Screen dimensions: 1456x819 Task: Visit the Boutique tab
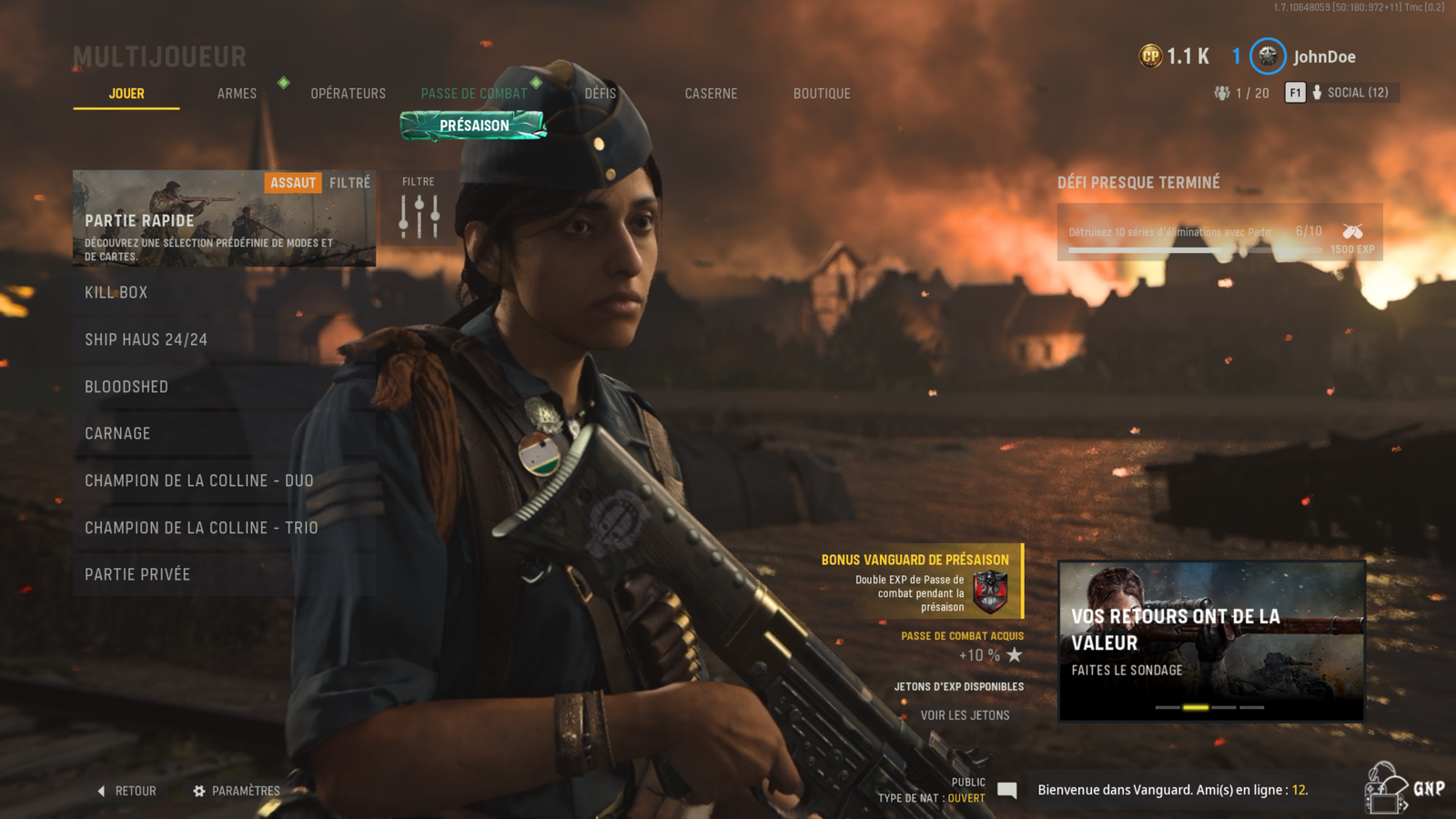click(x=822, y=94)
